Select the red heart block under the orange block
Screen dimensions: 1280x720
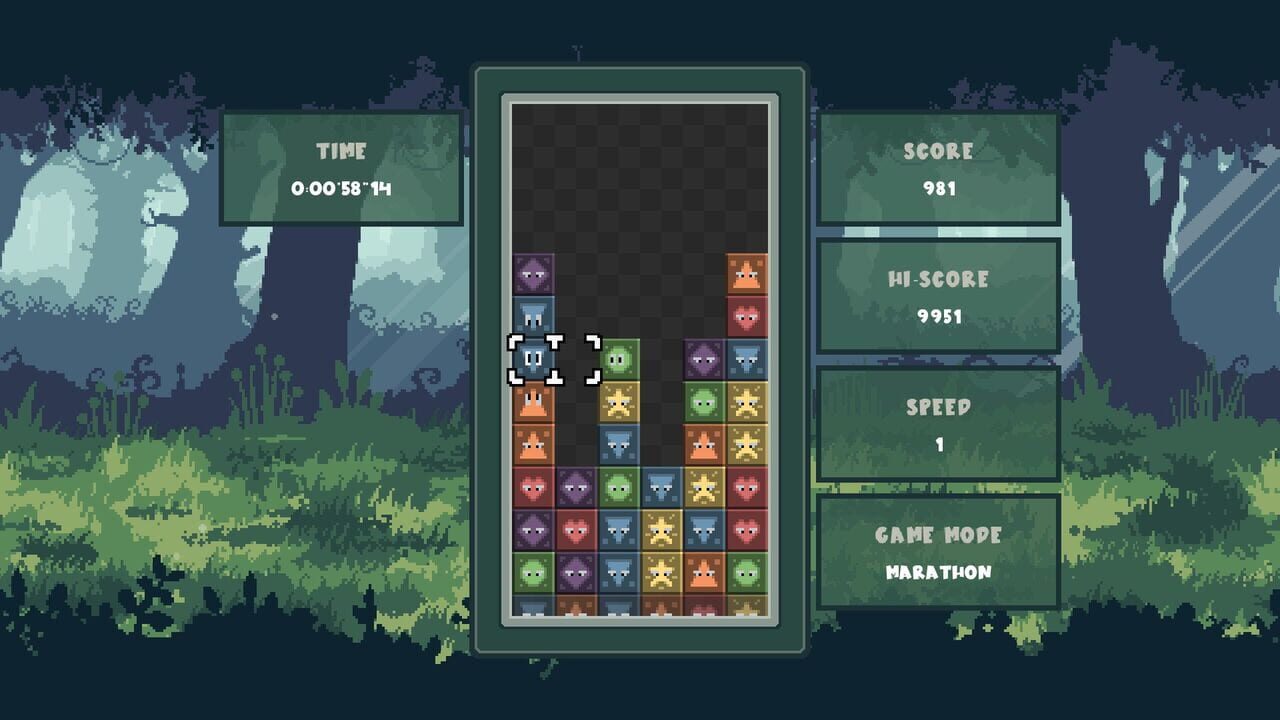(x=747, y=315)
